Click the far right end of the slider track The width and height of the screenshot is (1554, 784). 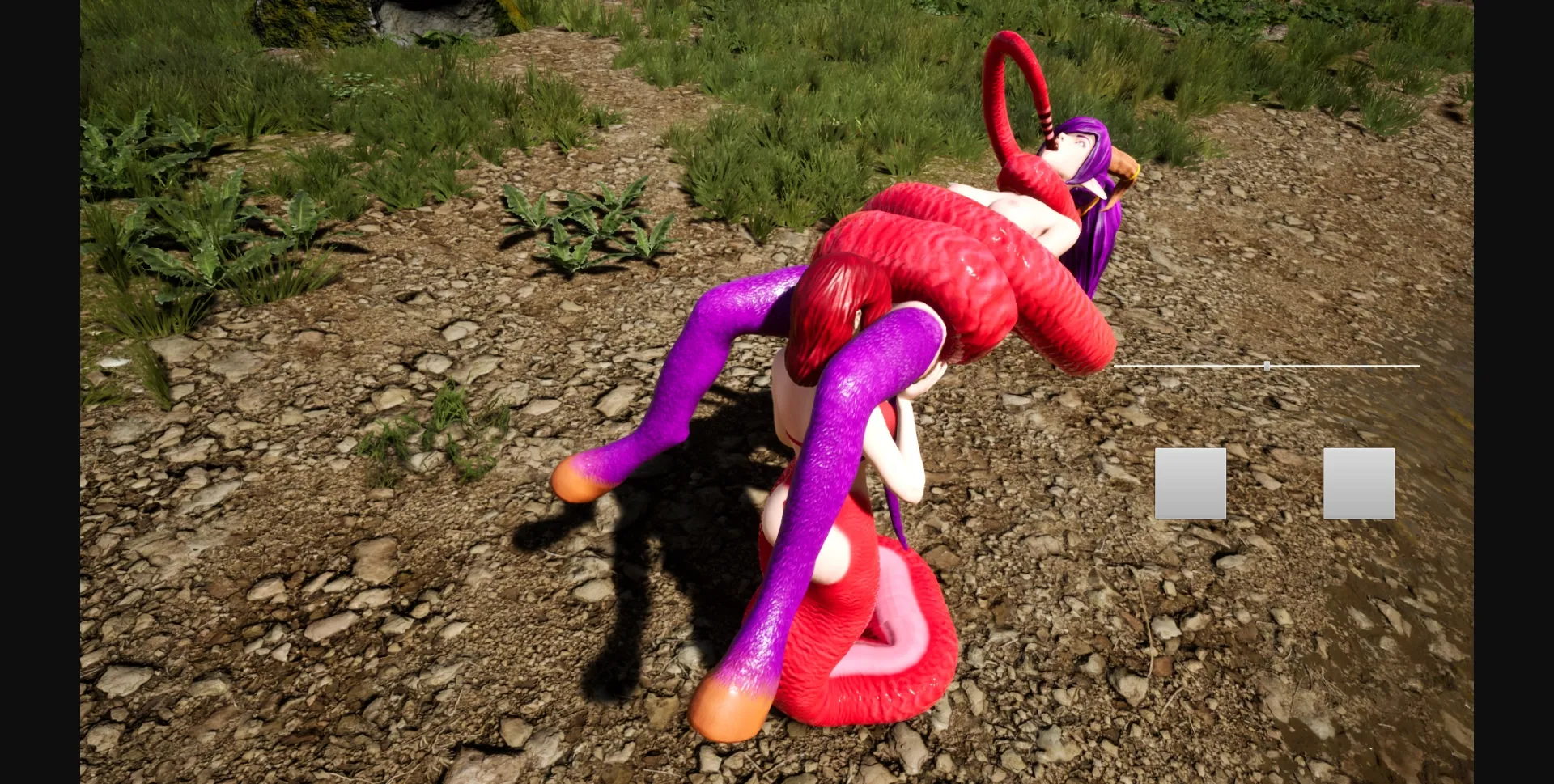(x=1418, y=366)
